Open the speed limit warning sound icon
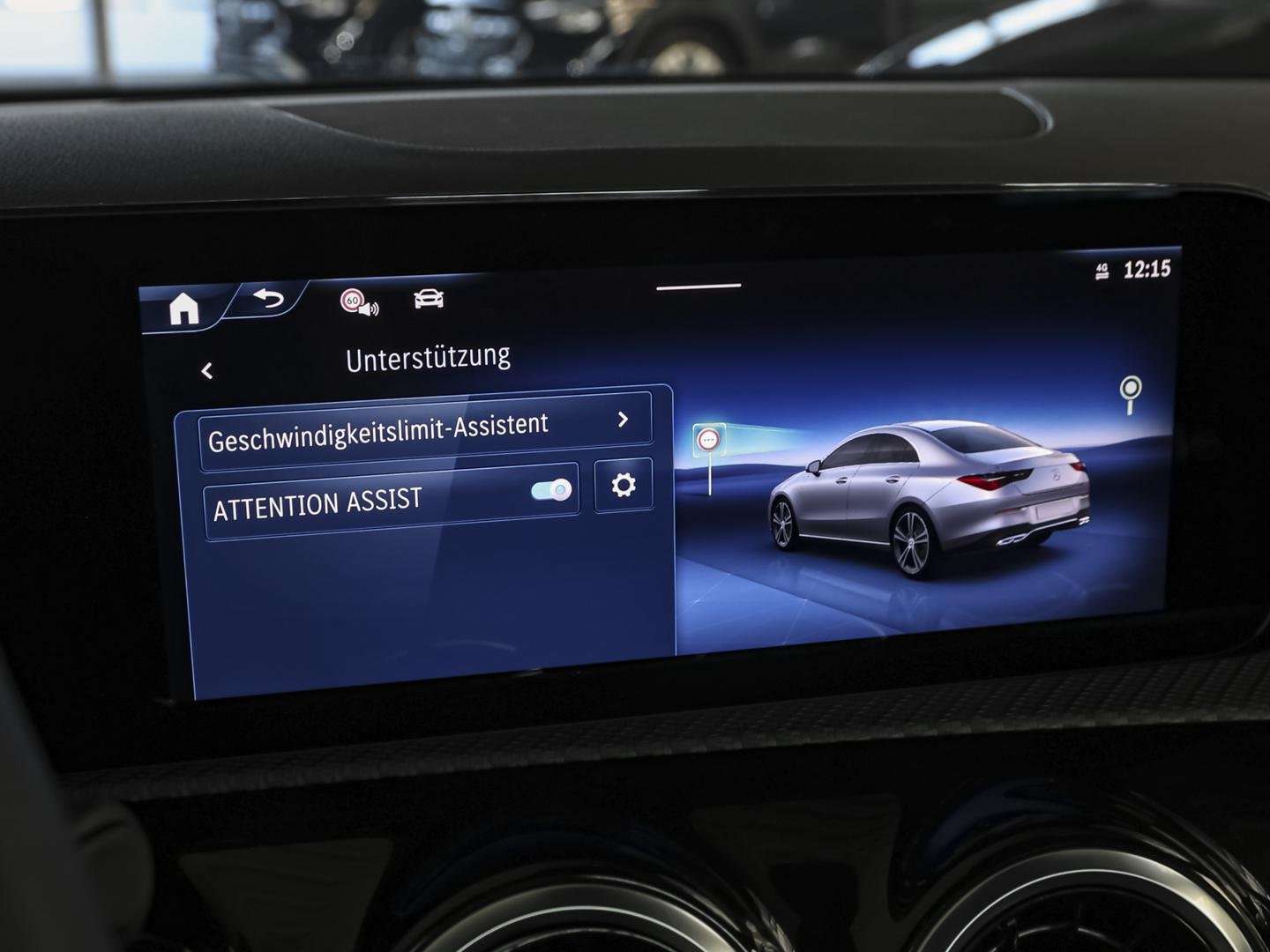This screenshot has height=952, width=1270. pos(360,304)
